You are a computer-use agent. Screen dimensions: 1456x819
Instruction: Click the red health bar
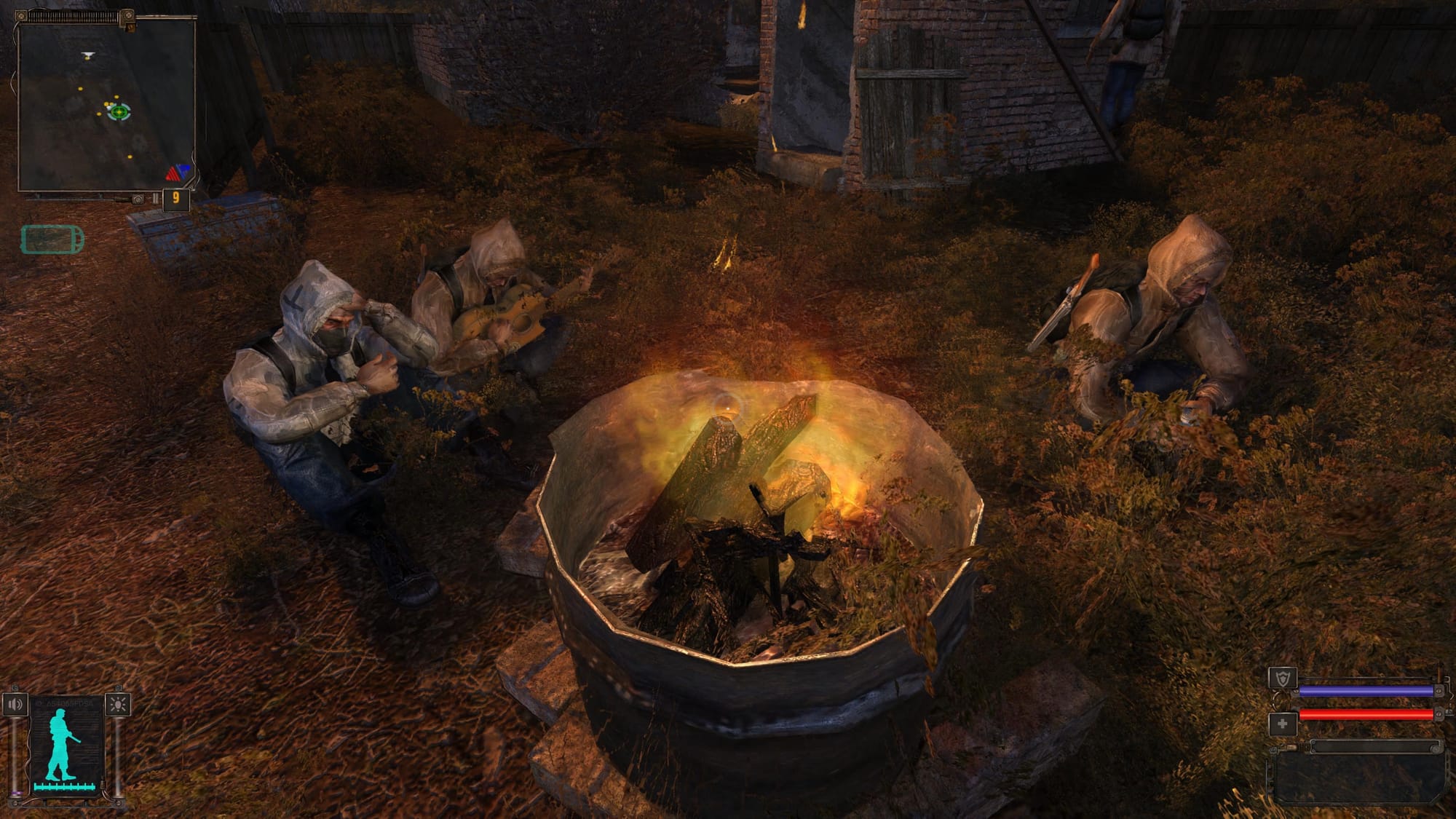(1366, 714)
